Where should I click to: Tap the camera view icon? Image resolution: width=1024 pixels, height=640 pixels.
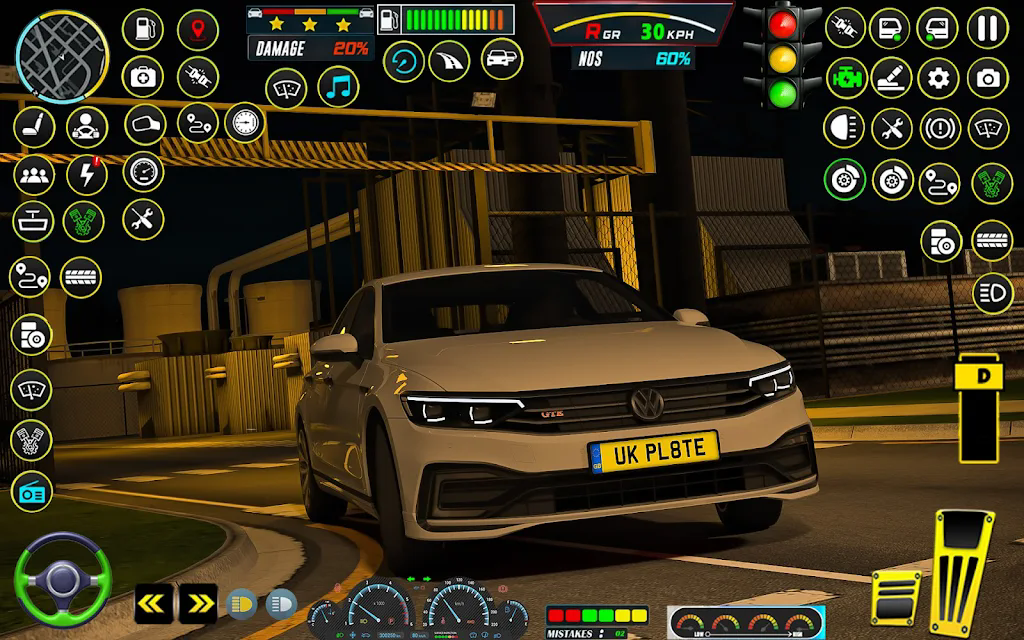click(x=987, y=78)
